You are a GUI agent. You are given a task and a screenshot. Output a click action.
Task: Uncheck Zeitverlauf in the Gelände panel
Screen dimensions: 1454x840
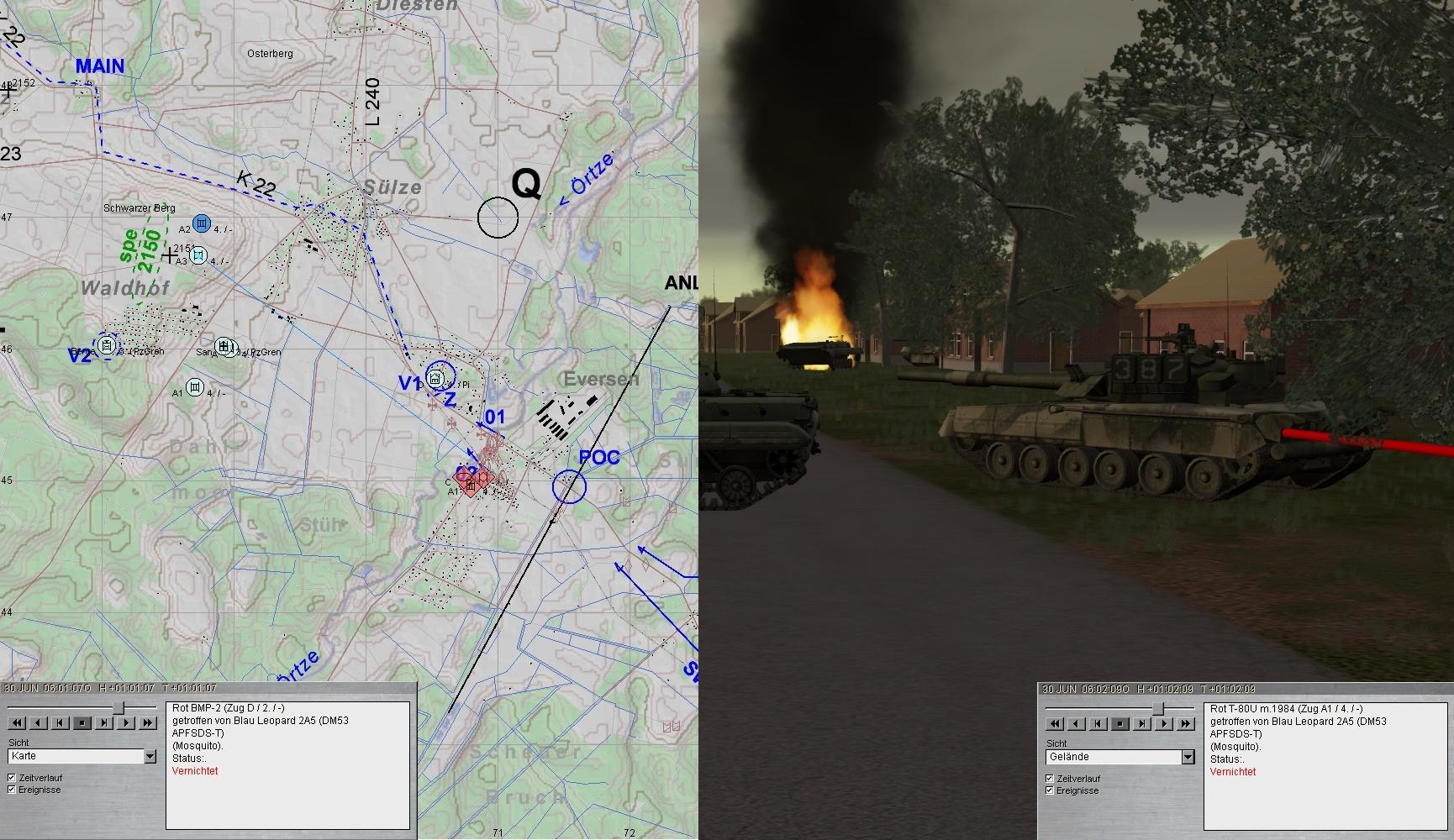click(x=1050, y=779)
